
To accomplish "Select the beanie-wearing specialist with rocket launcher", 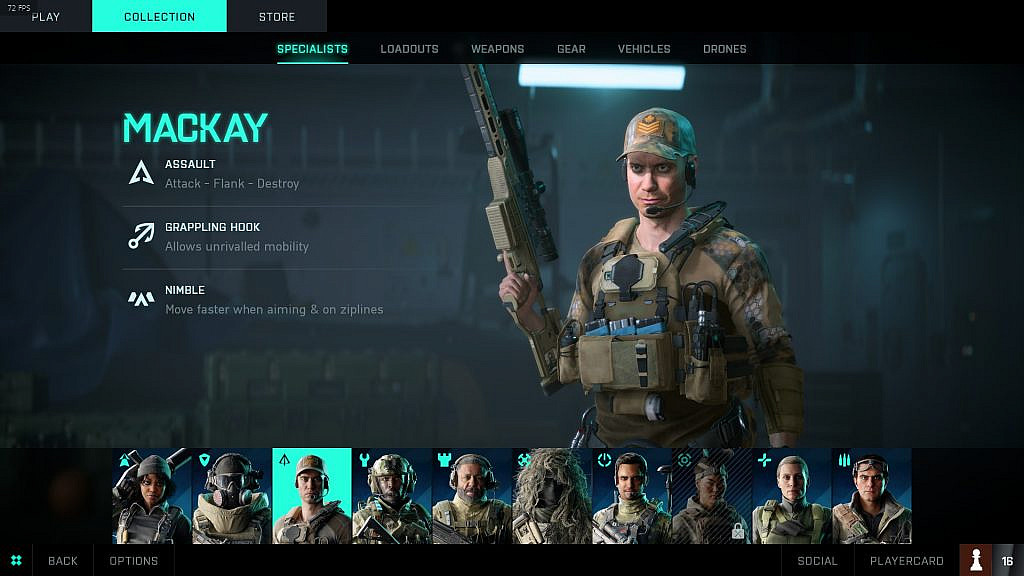I will (x=152, y=496).
